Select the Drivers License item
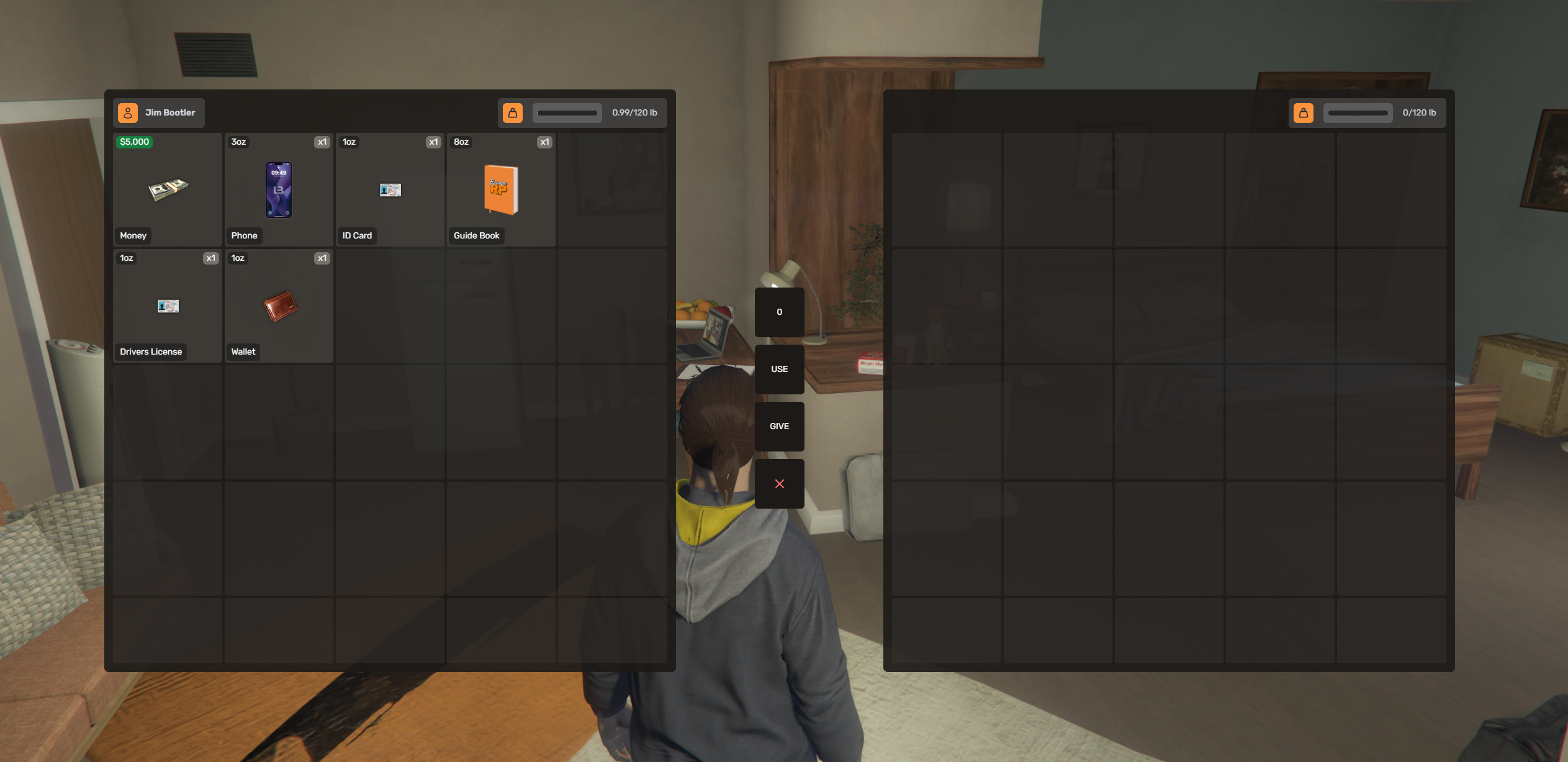This screenshot has width=1568, height=762. click(166, 306)
